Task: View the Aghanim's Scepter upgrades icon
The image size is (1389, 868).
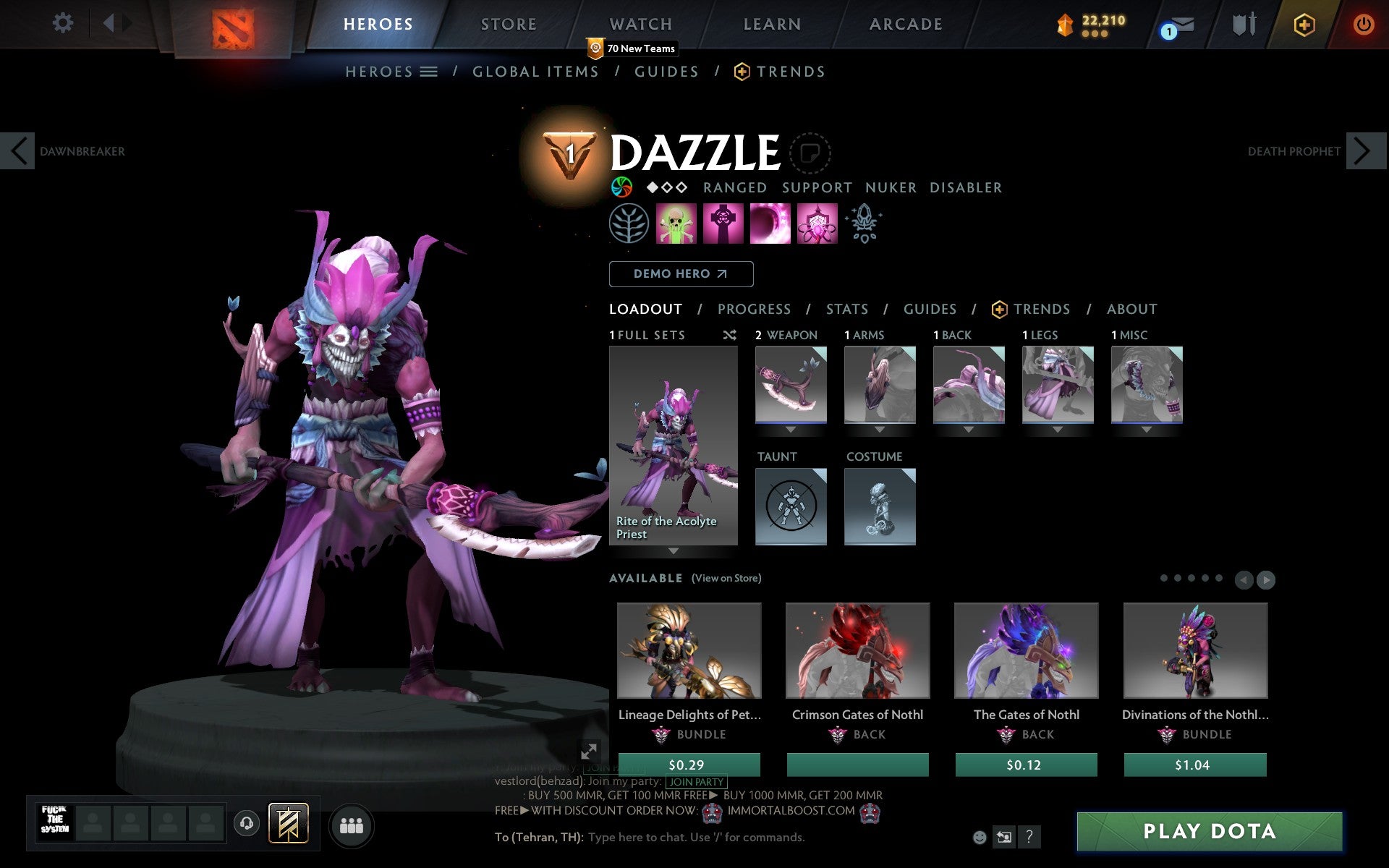Action: pos(865,224)
